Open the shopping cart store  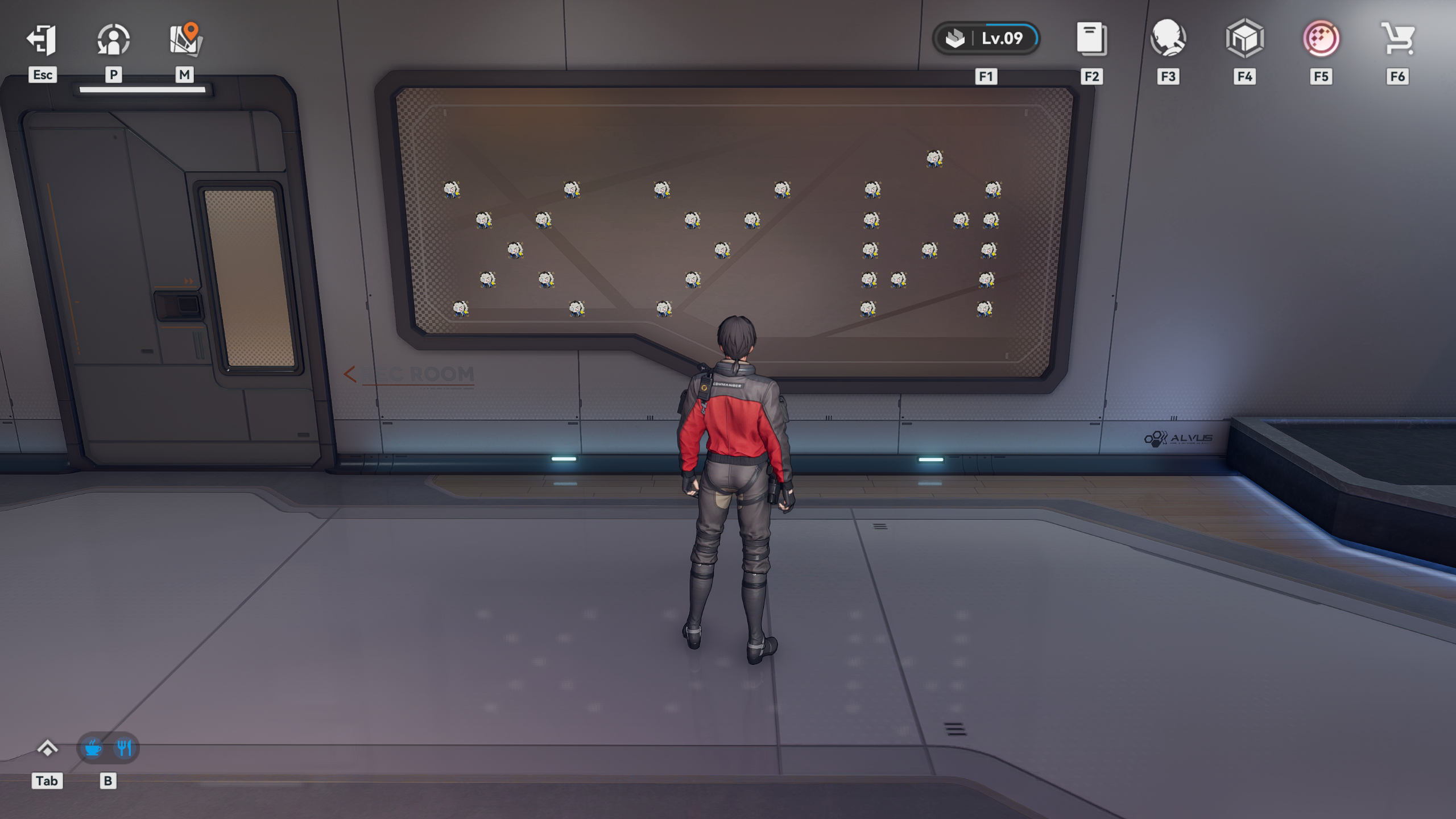(1397, 39)
